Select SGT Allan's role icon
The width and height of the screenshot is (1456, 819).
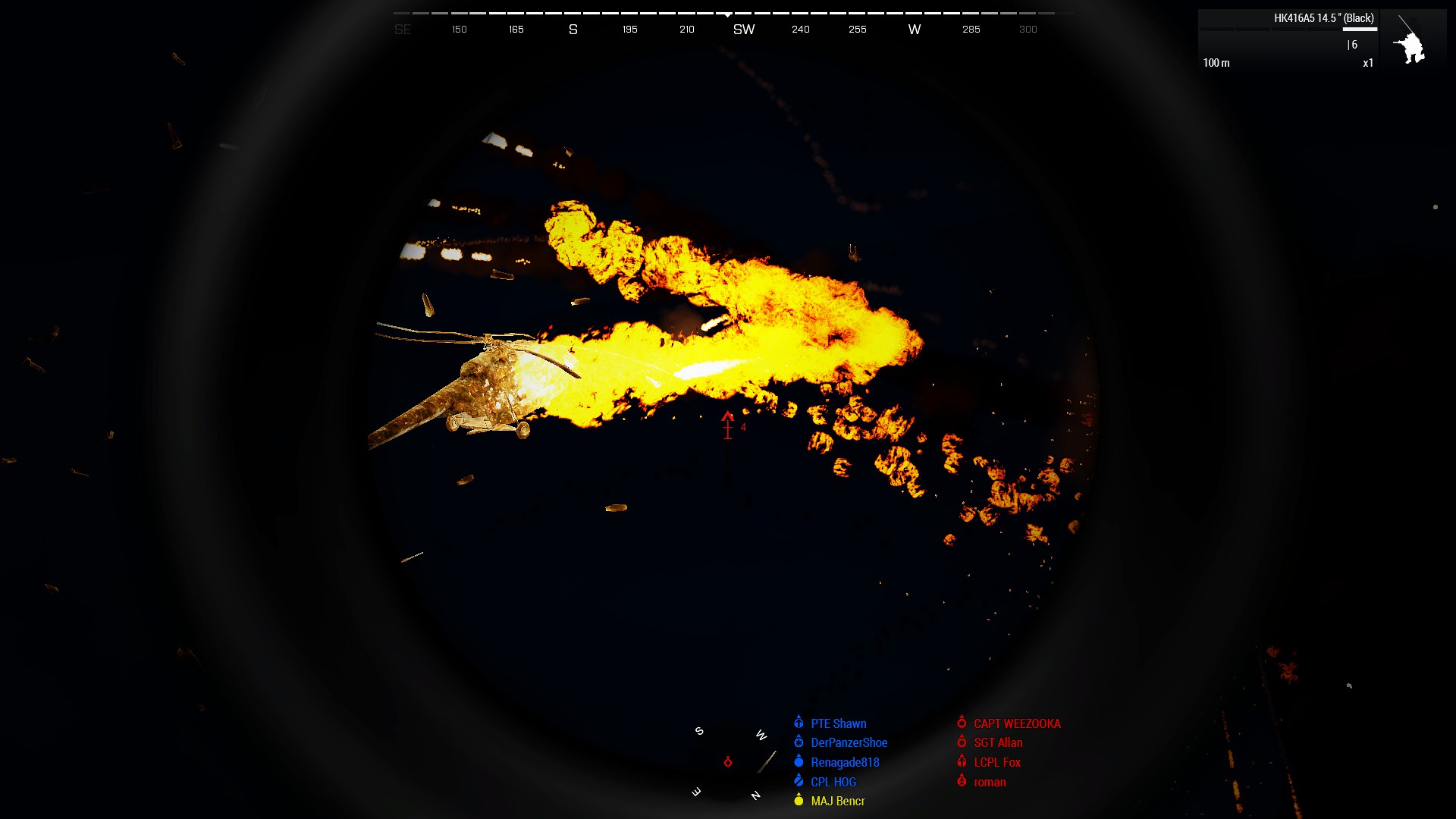[x=962, y=742]
